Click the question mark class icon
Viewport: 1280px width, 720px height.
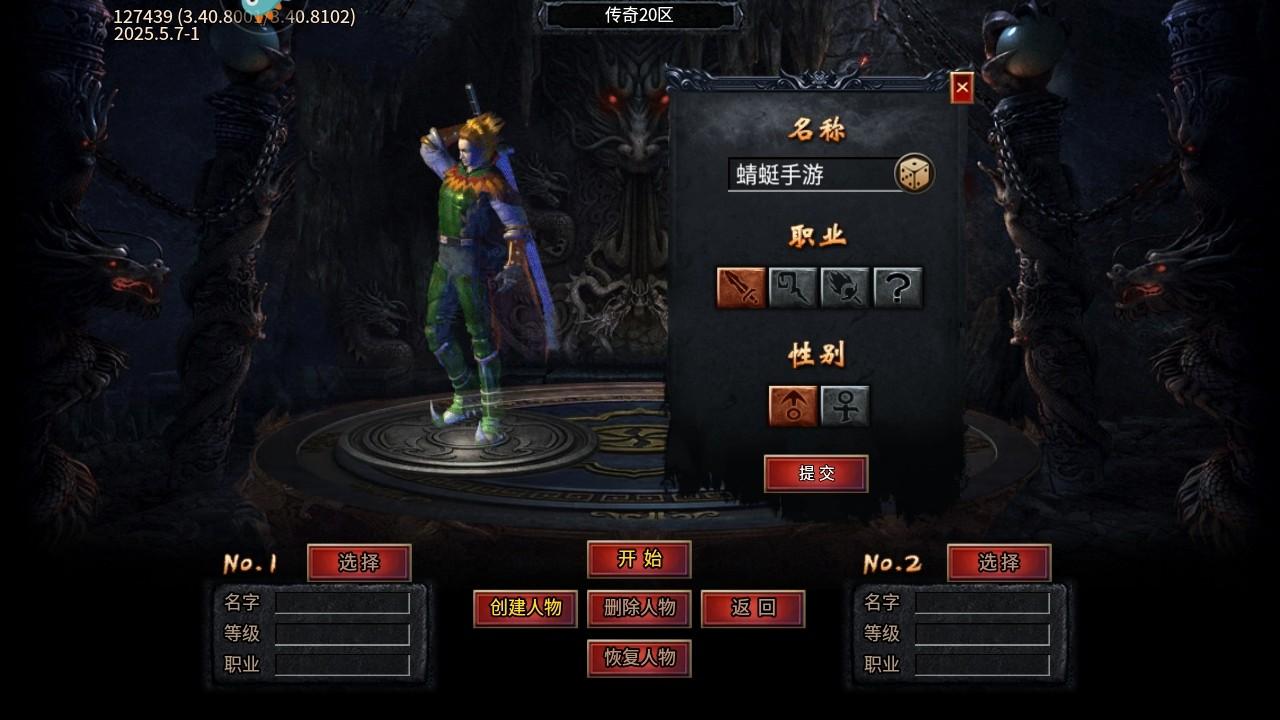point(897,287)
